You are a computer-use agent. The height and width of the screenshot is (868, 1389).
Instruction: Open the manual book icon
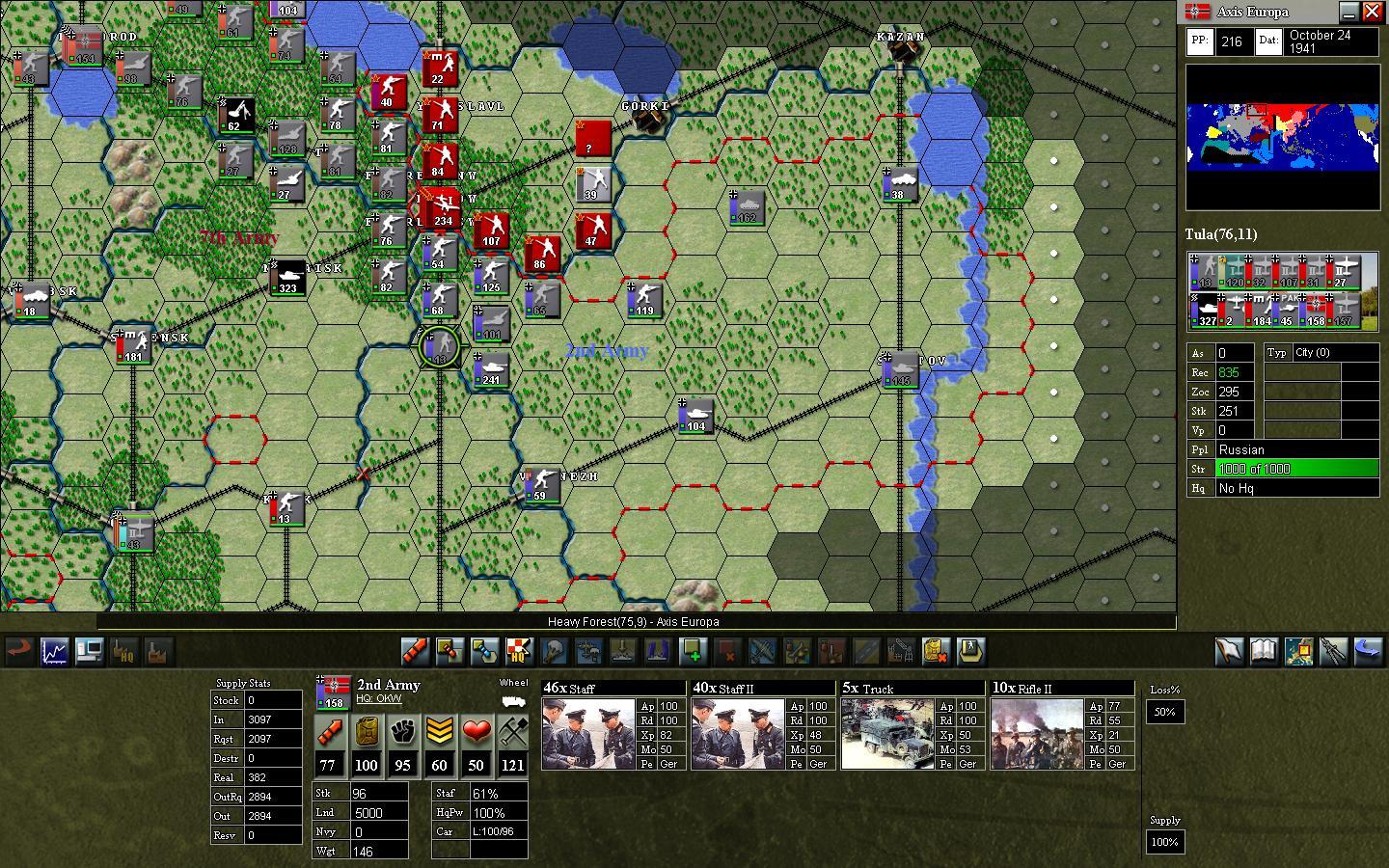click(1265, 651)
